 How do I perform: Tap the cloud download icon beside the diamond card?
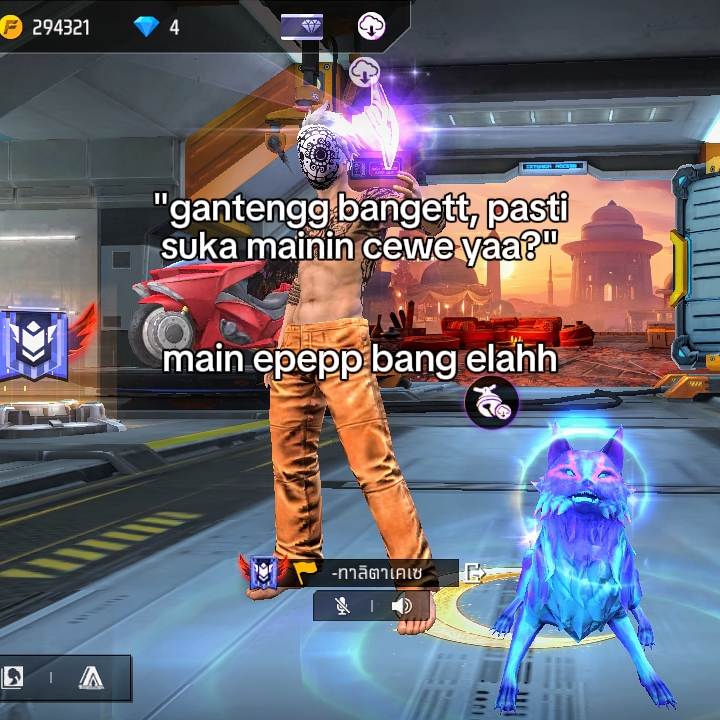pos(372,26)
